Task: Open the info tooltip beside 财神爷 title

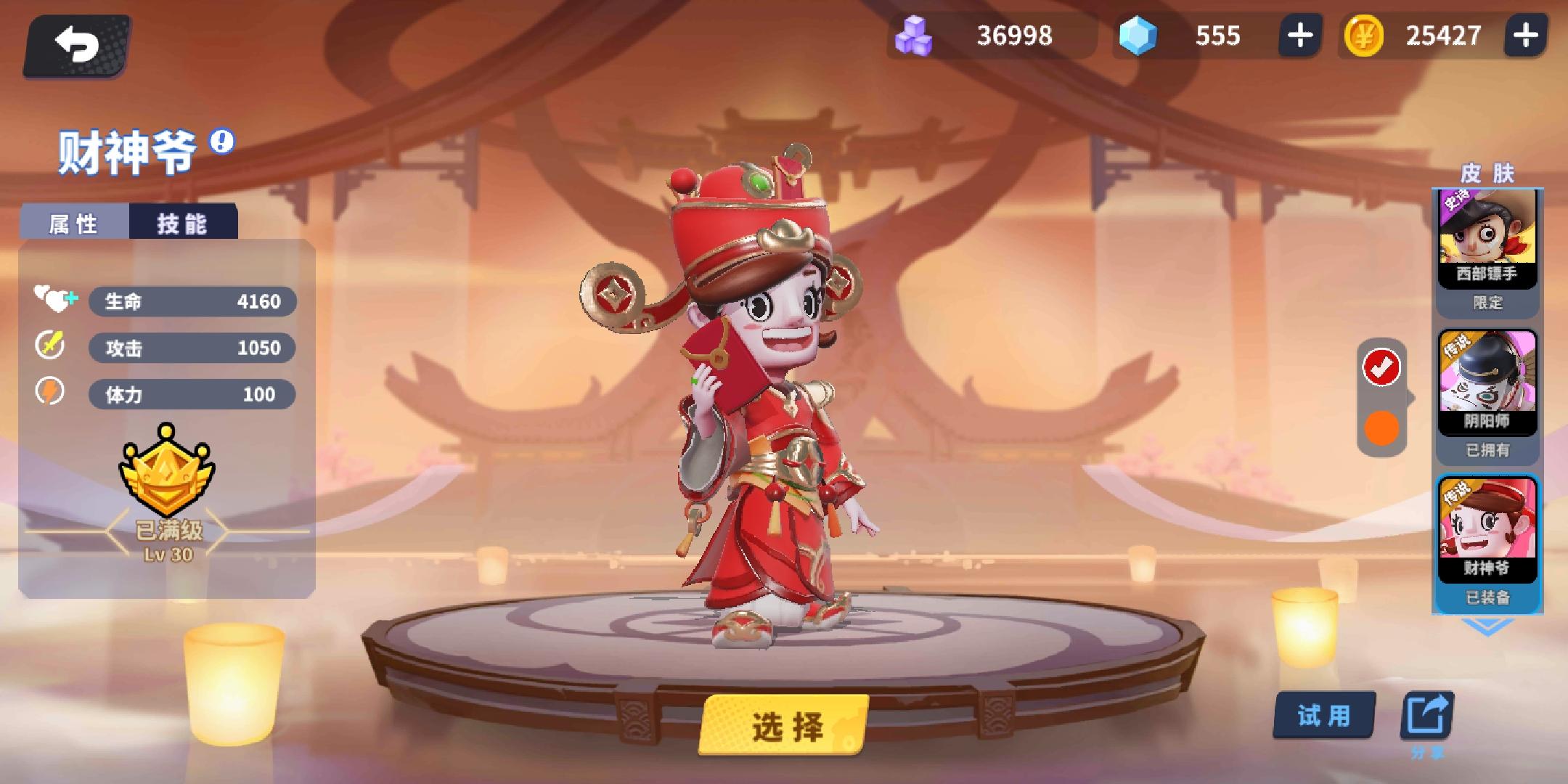Action: pyautogui.click(x=220, y=144)
